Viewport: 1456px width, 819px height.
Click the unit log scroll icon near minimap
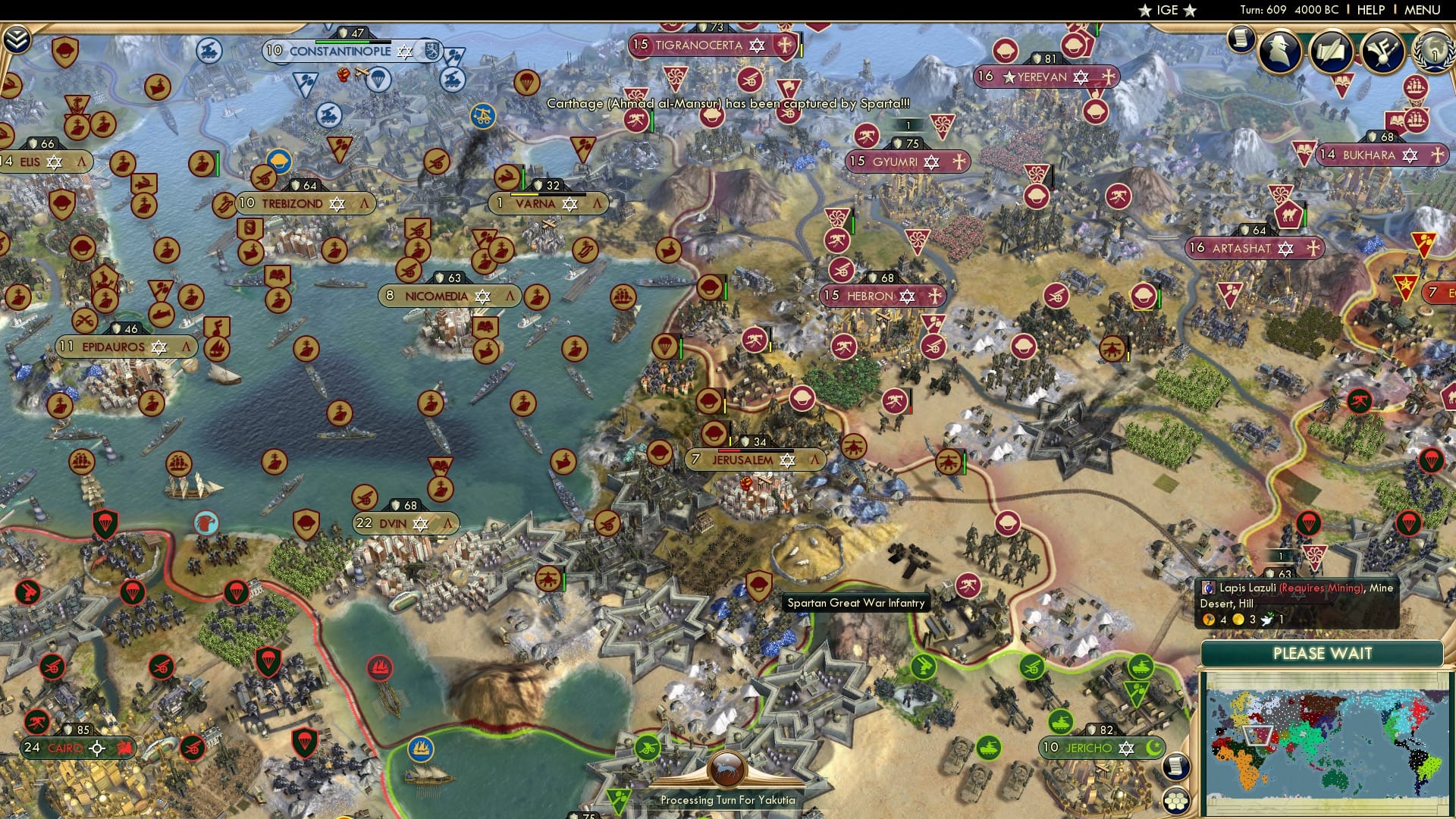[1176, 767]
